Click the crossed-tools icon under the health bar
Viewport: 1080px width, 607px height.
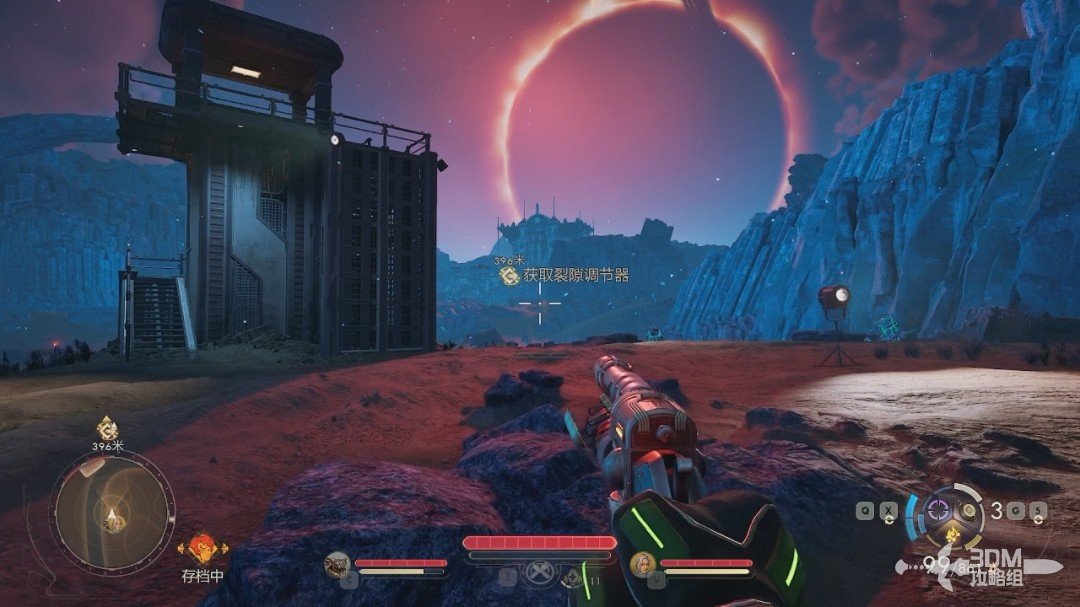[x=540, y=574]
